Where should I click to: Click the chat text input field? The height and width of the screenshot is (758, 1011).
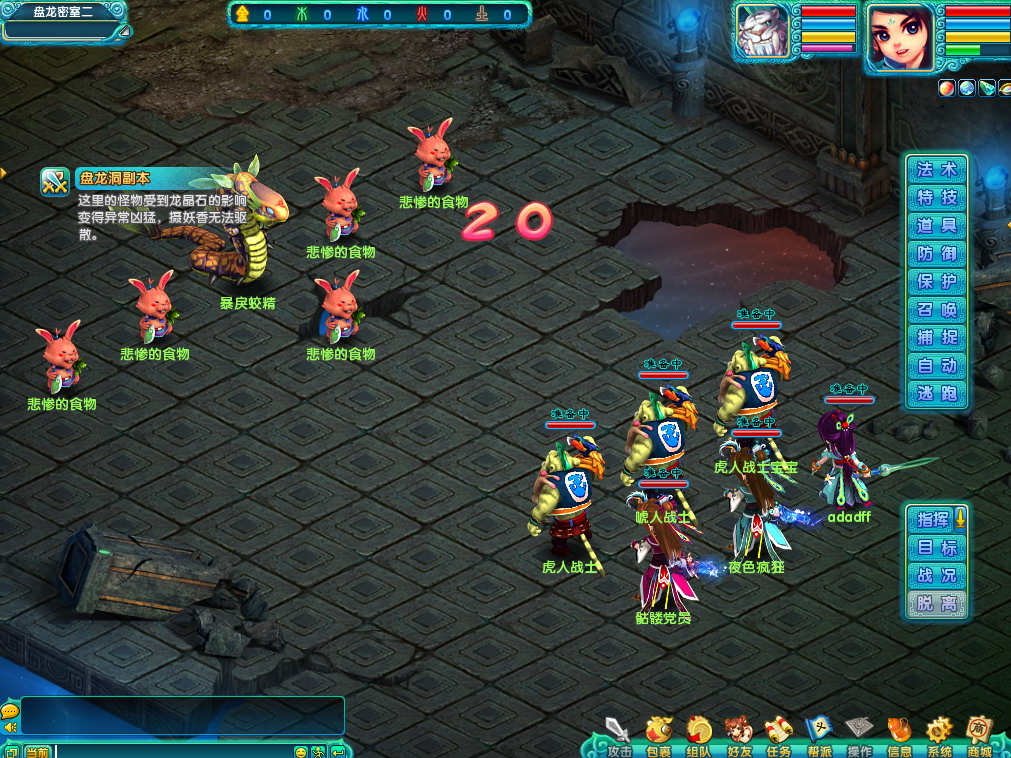point(170,751)
